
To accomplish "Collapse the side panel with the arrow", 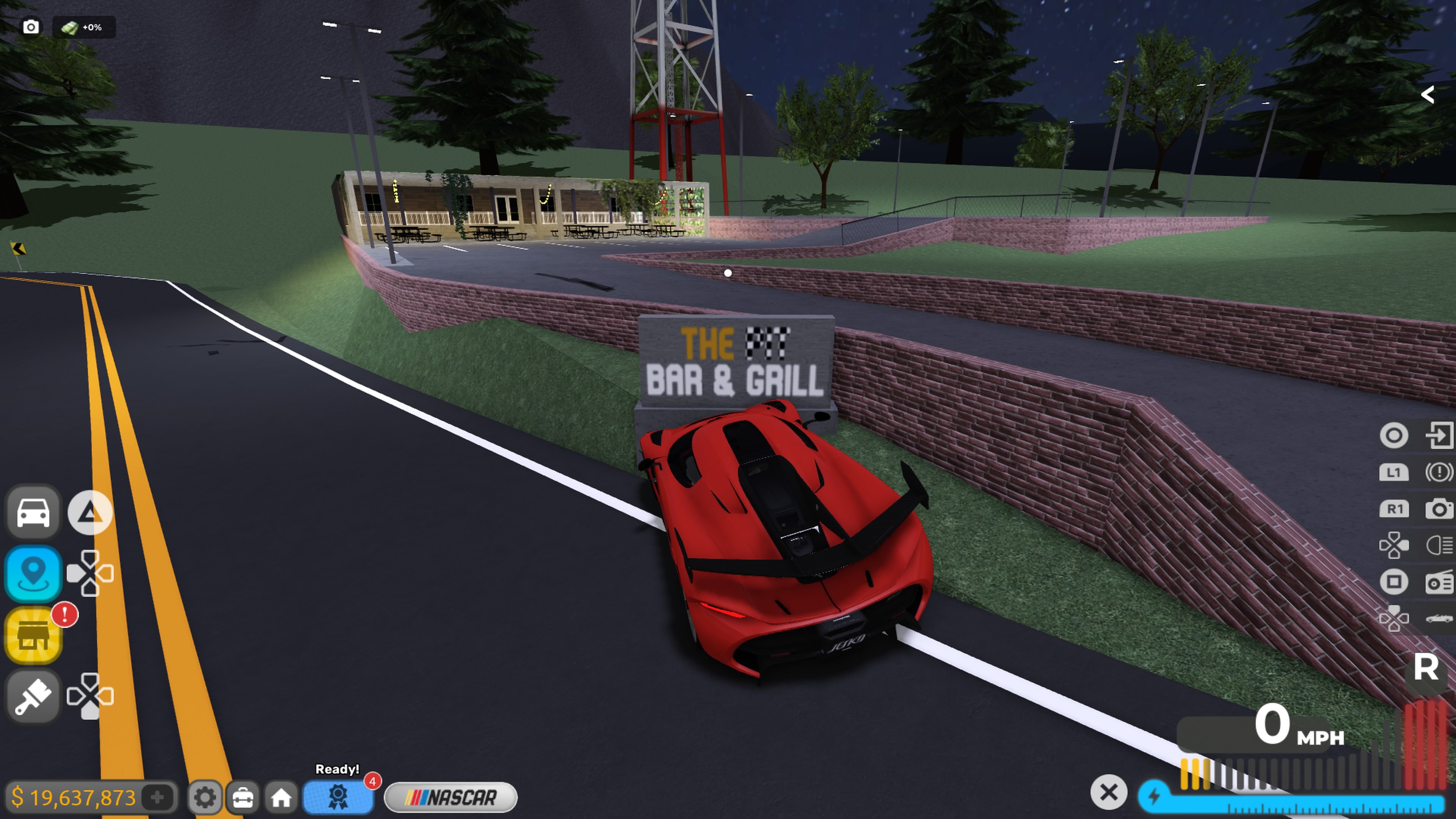I will (x=1427, y=94).
